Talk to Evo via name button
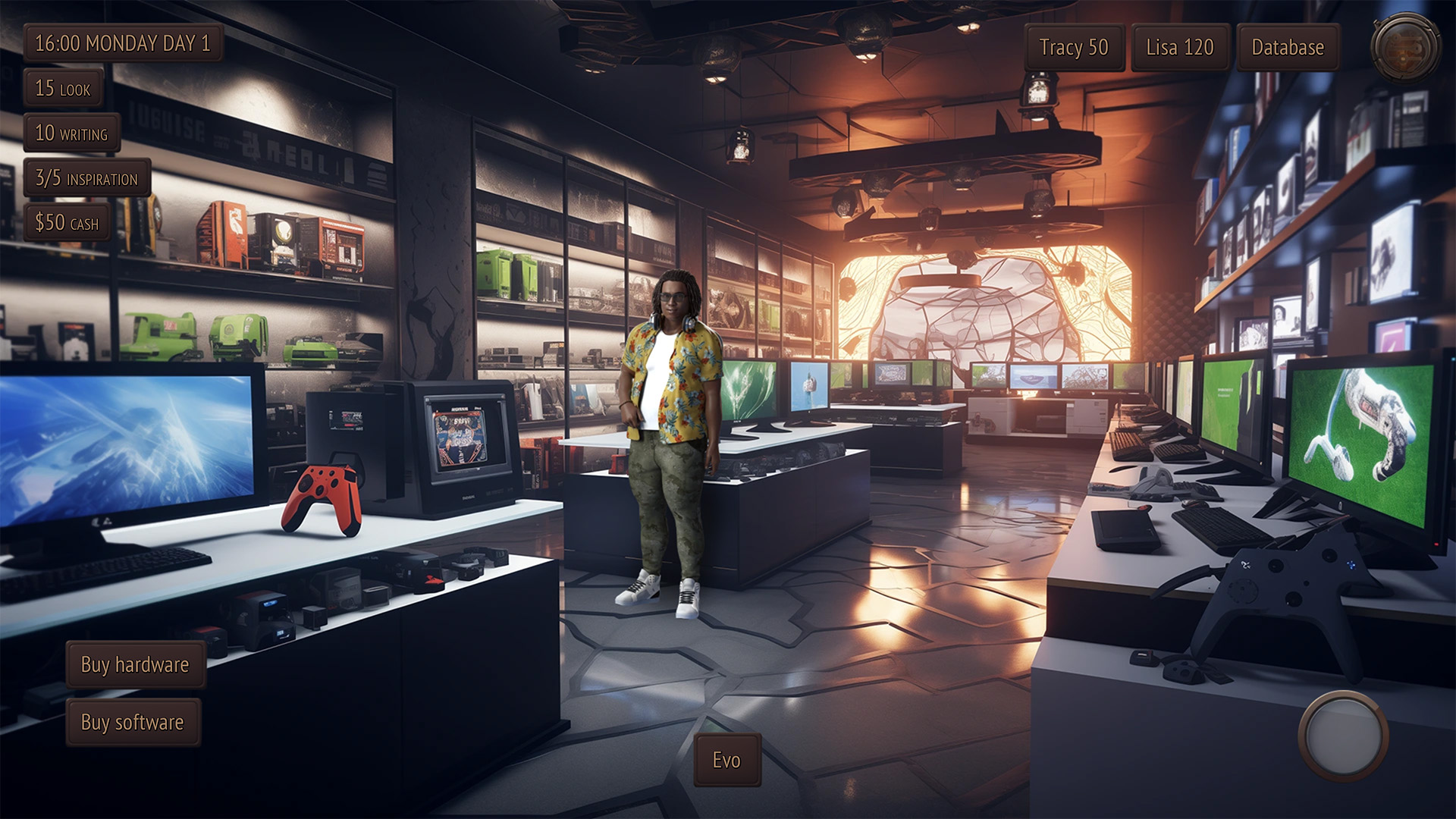 click(x=726, y=760)
